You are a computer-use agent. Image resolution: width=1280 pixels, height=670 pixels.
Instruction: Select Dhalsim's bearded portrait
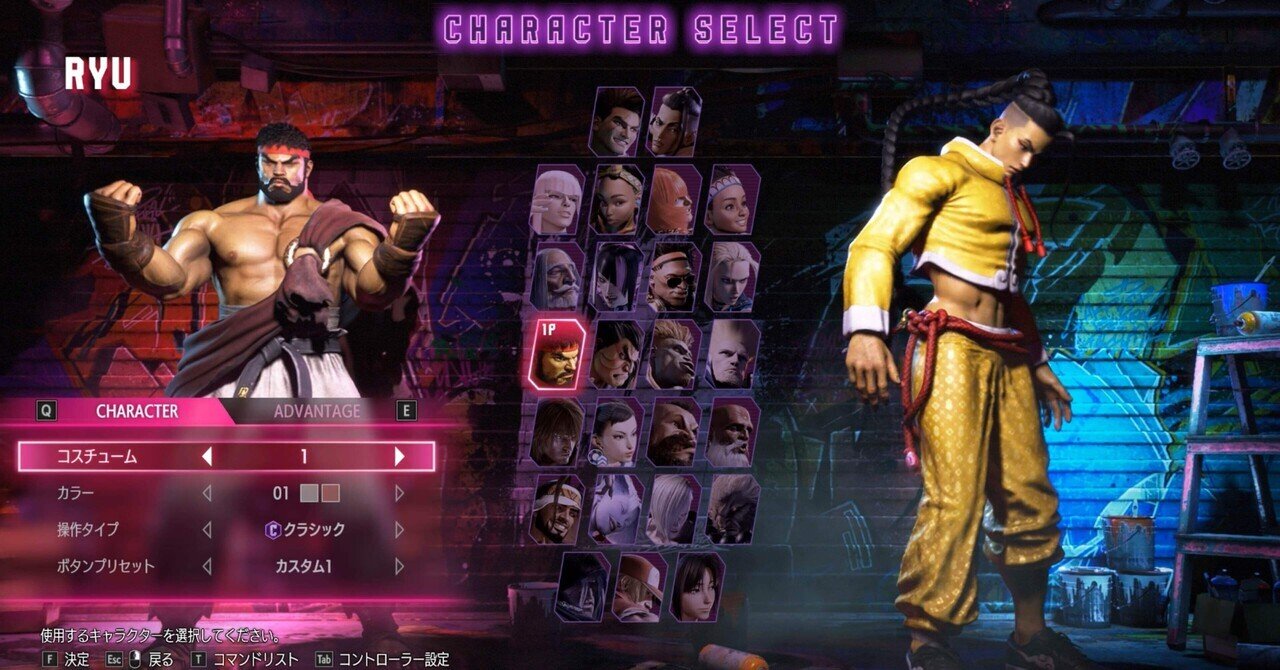732,432
